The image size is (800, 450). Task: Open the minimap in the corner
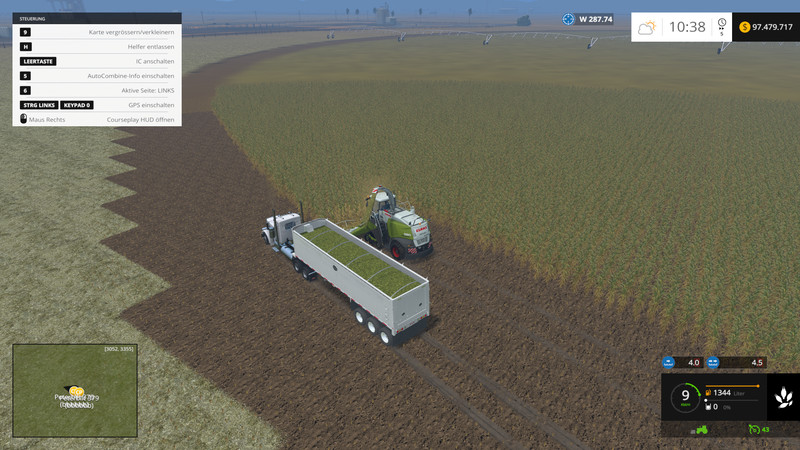tap(75, 391)
